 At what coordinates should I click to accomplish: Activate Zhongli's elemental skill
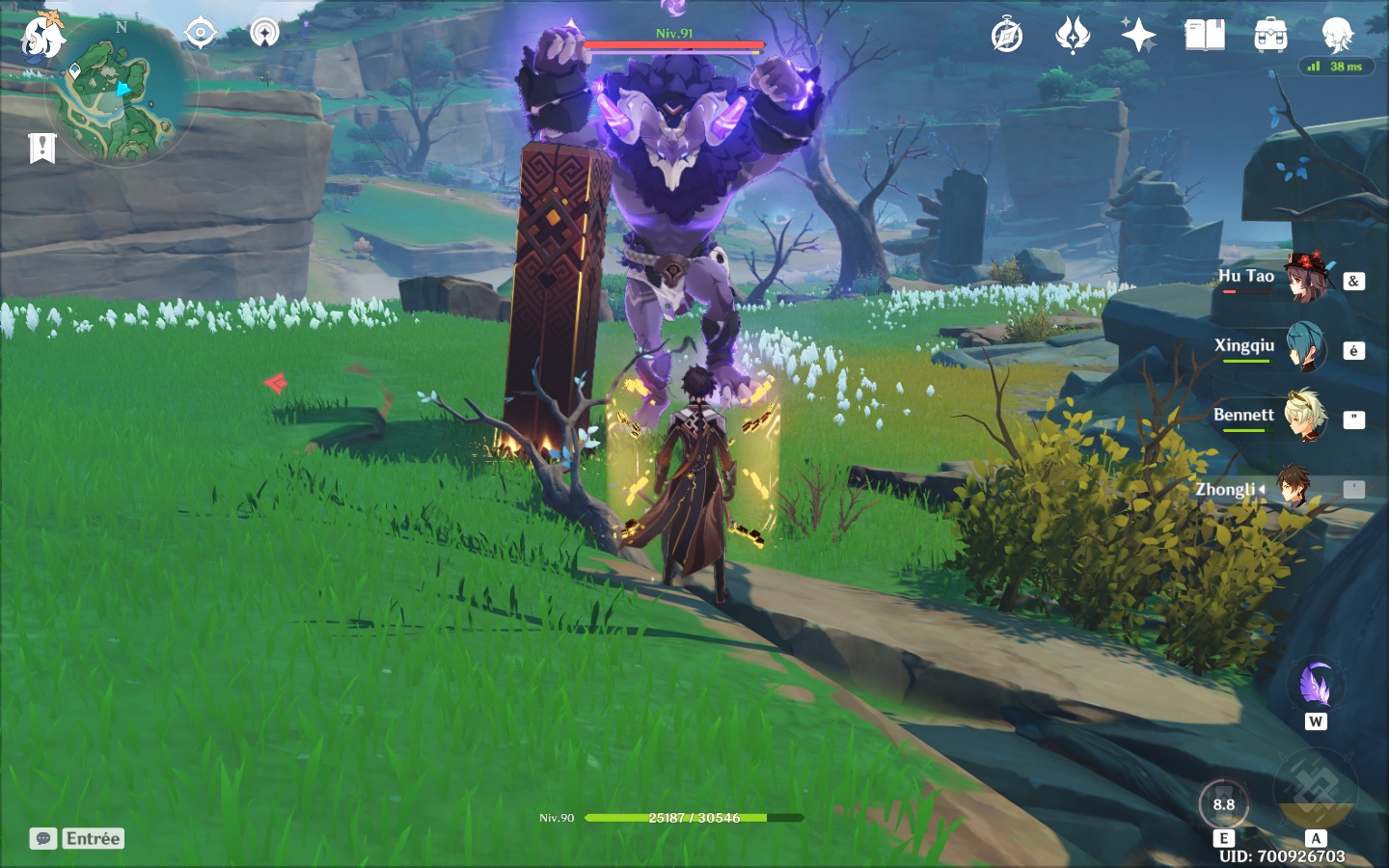pos(1223,804)
